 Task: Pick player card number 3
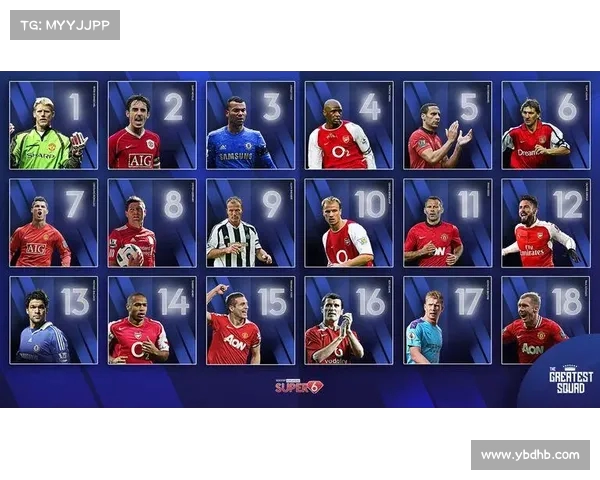pyautogui.click(x=250, y=125)
